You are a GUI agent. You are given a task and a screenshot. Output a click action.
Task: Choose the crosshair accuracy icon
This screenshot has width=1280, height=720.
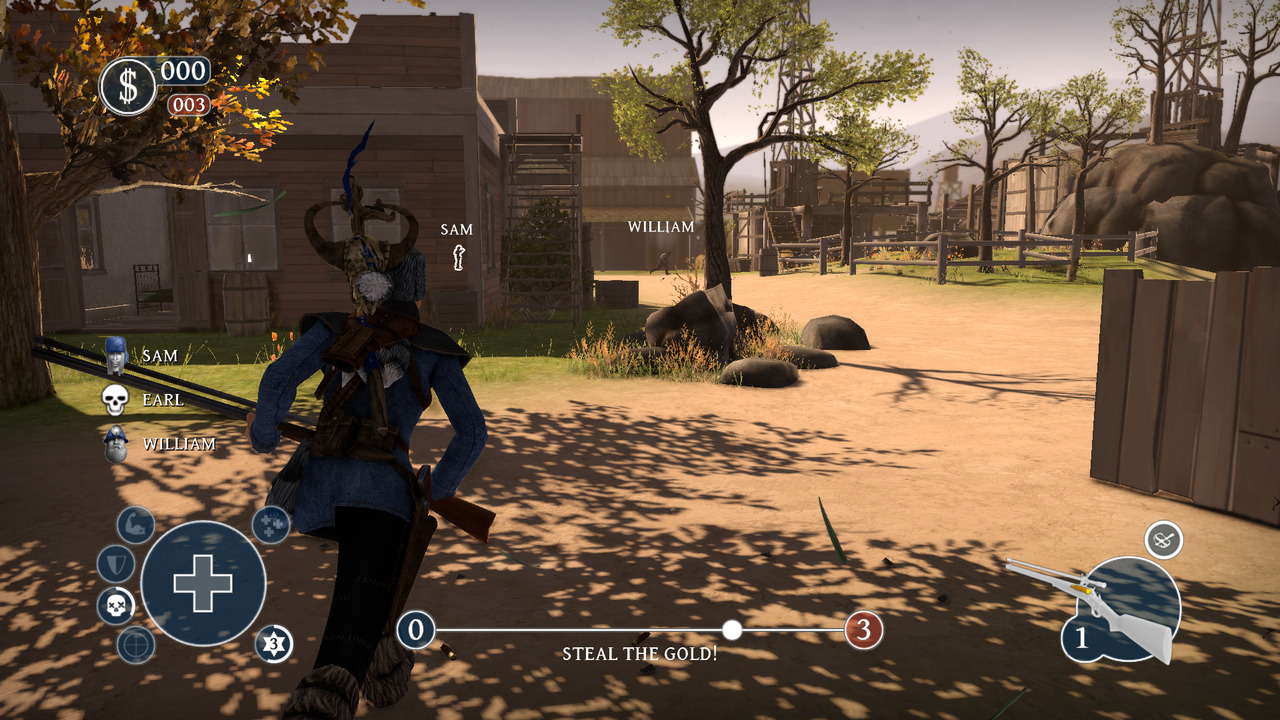tap(135, 645)
